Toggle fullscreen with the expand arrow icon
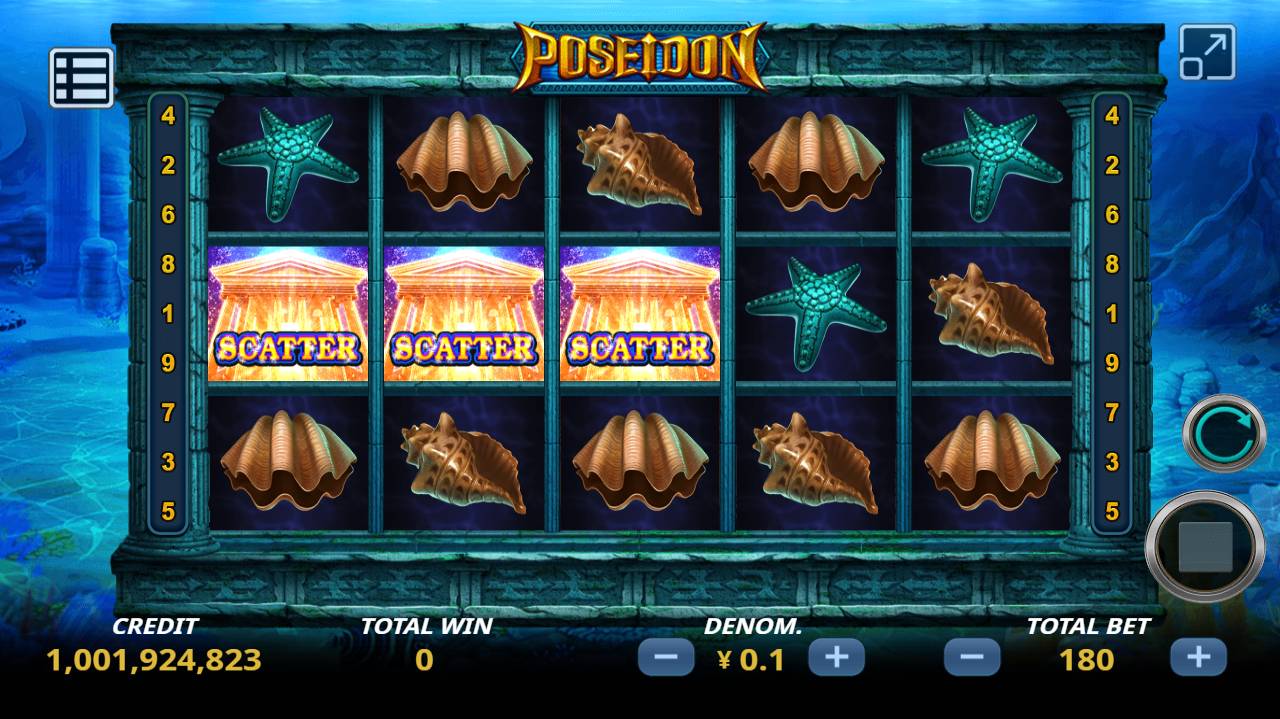The width and height of the screenshot is (1280, 719). tap(1207, 52)
